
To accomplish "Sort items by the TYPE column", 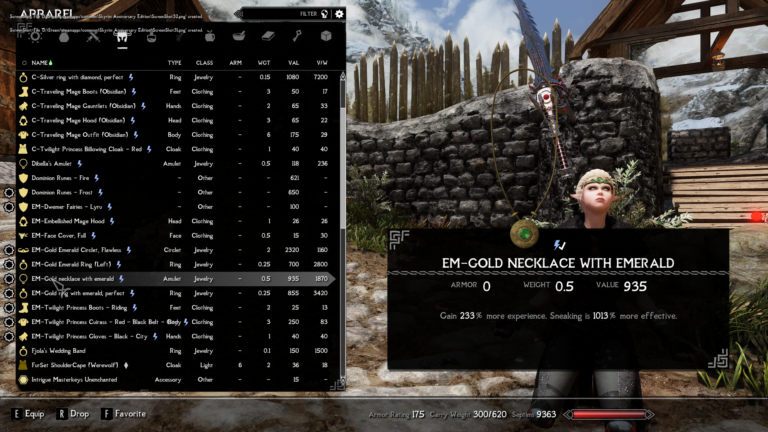I will 174,62.
